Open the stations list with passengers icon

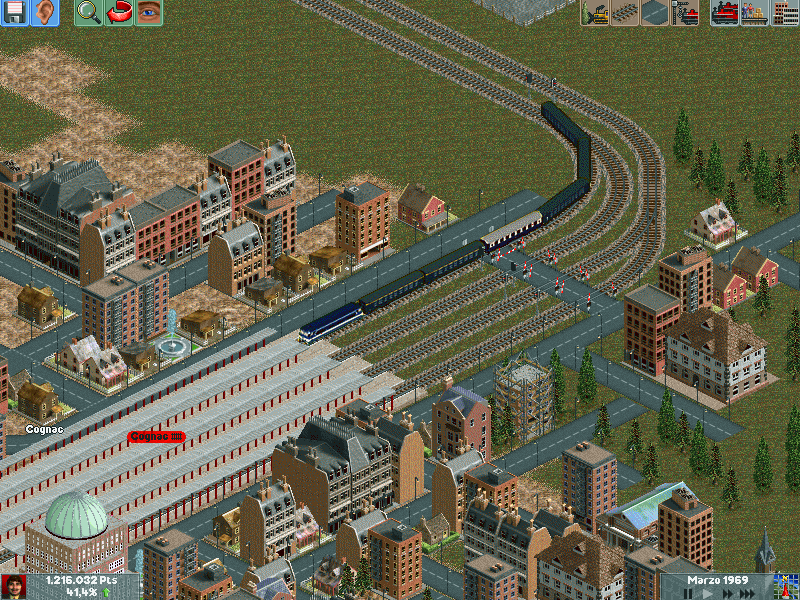[x=755, y=13]
